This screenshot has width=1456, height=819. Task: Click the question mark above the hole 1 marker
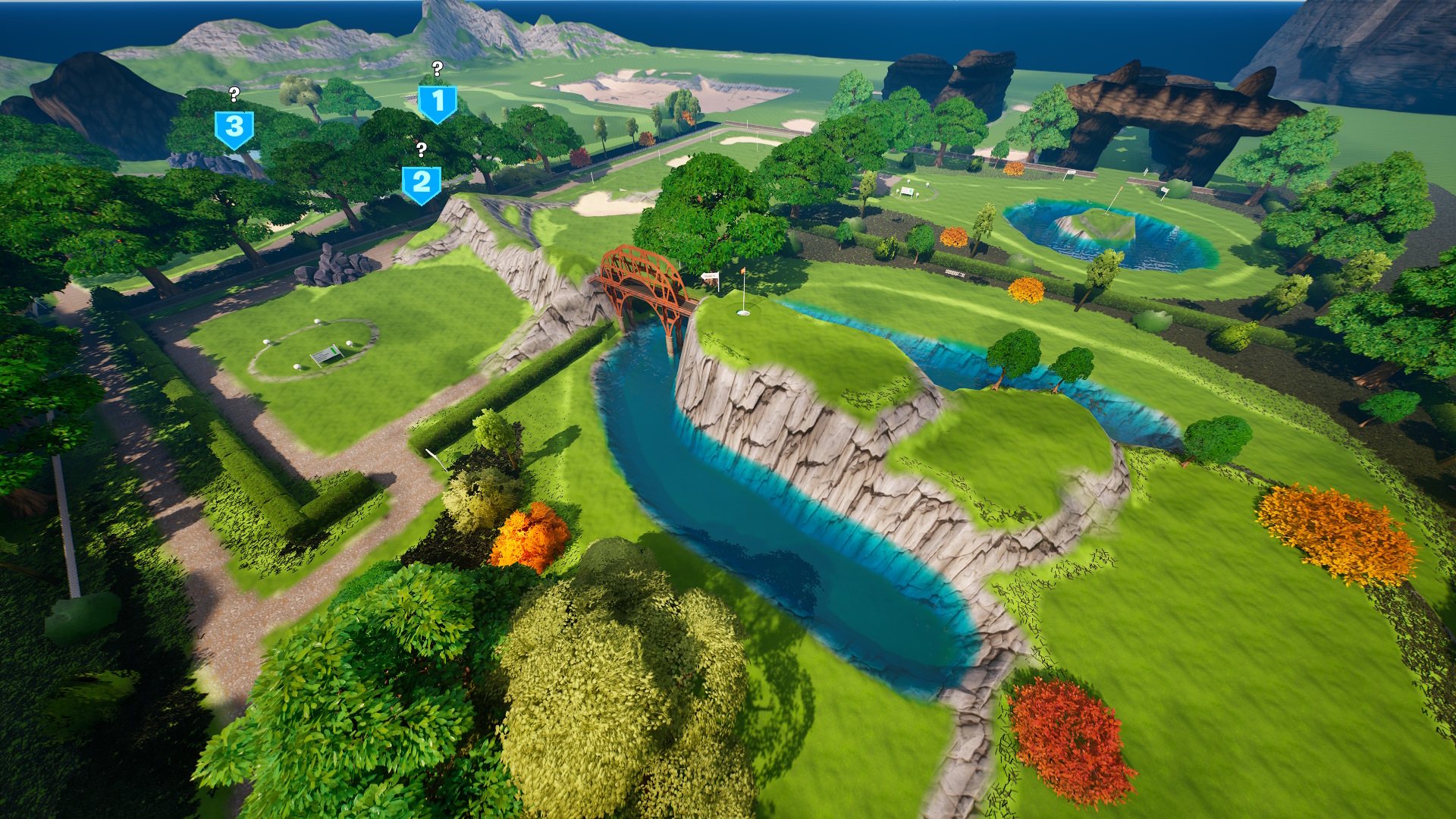point(436,68)
